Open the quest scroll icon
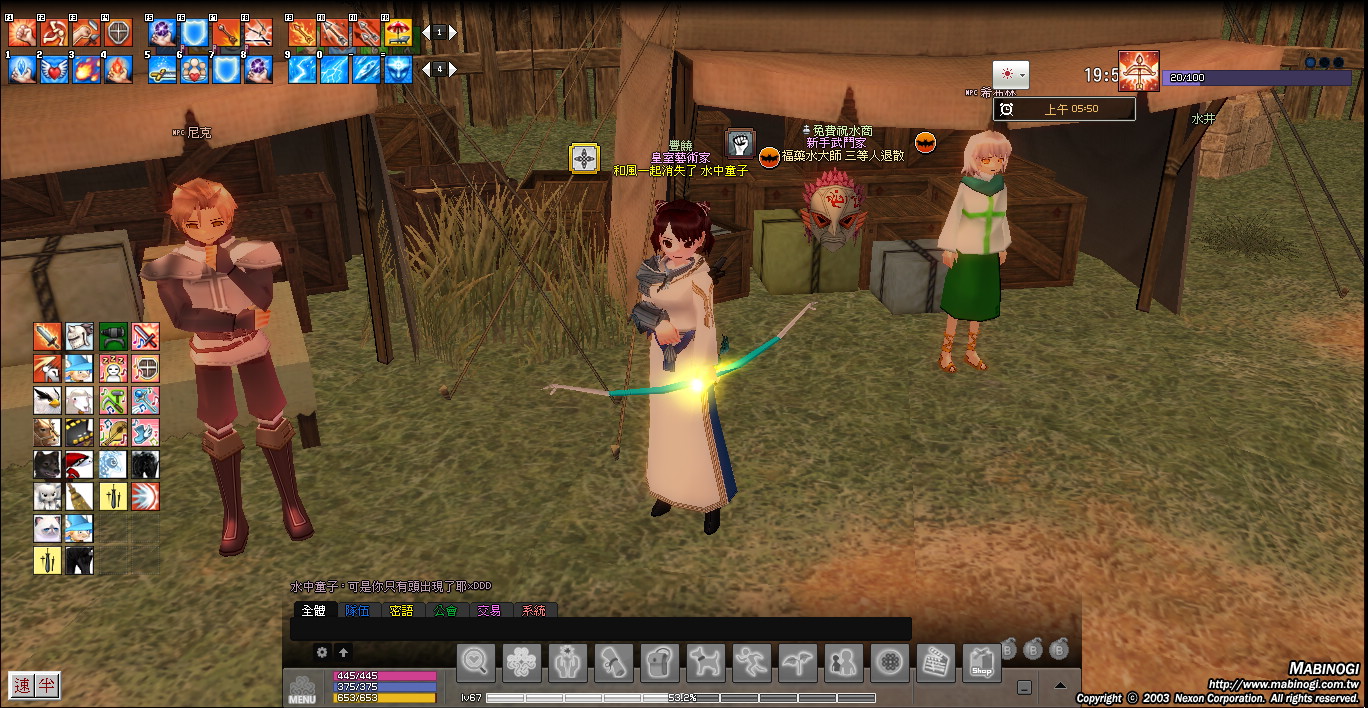The height and width of the screenshot is (708, 1368). [x=613, y=663]
